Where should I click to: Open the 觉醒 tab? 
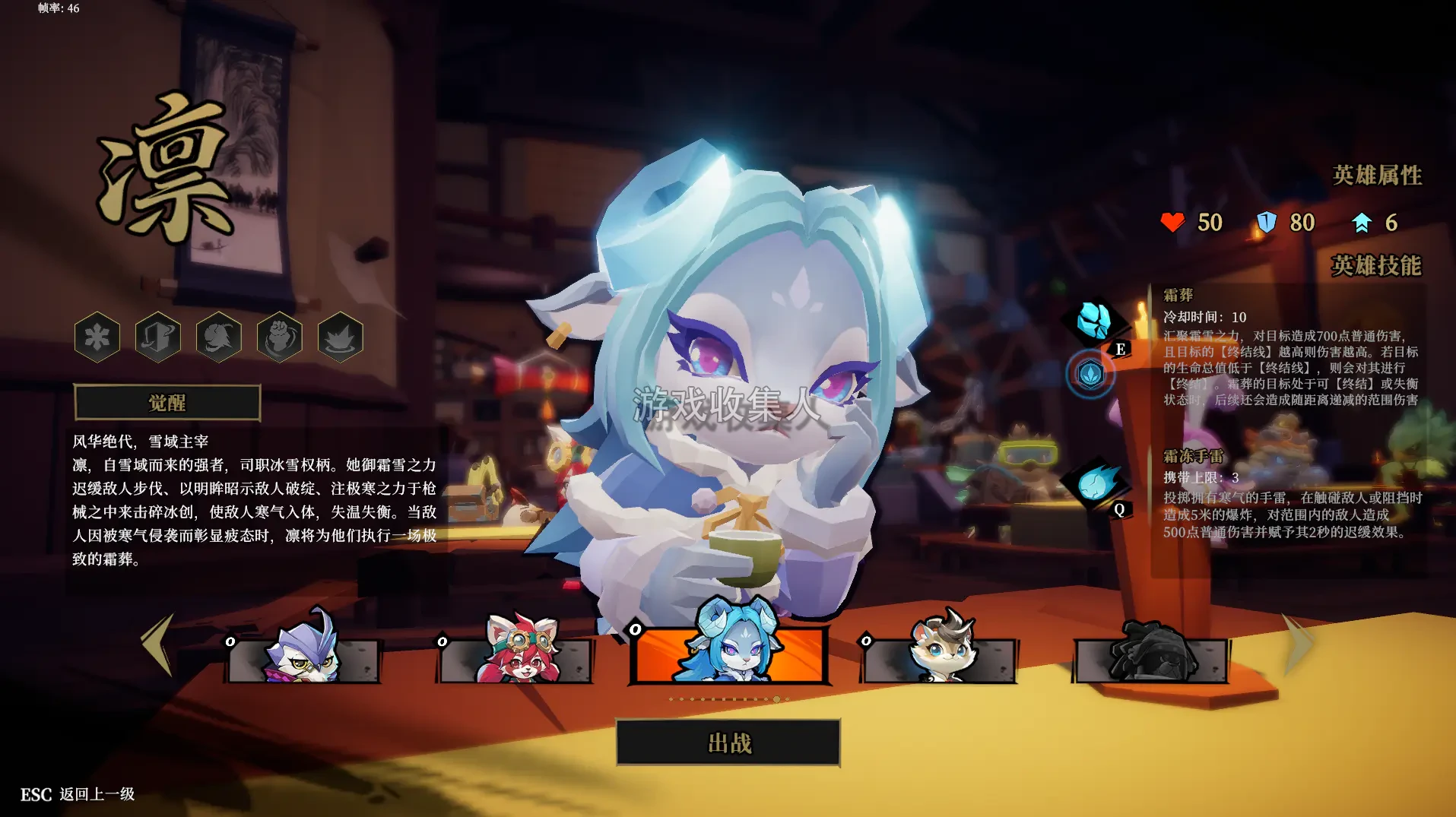pyautogui.click(x=167, y=403)
